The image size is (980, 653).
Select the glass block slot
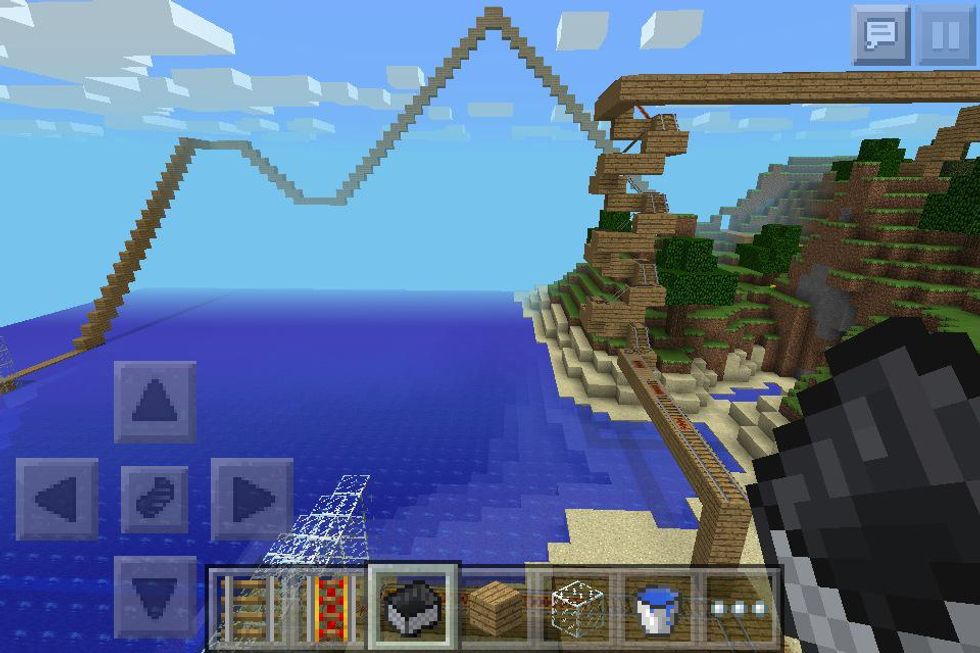(580, 607)
